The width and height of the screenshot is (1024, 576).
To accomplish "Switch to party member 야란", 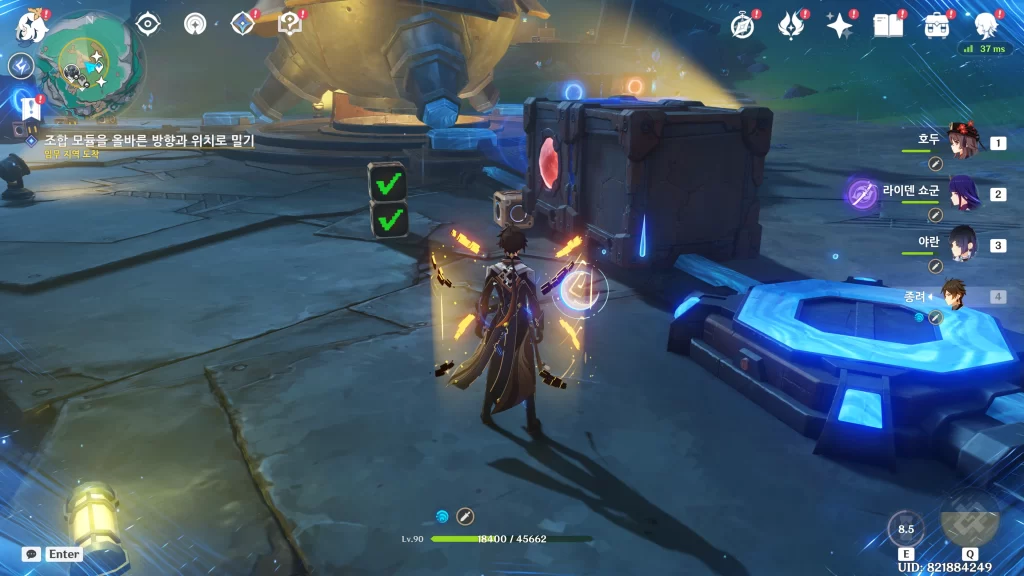I will click(x=962, y=245).
